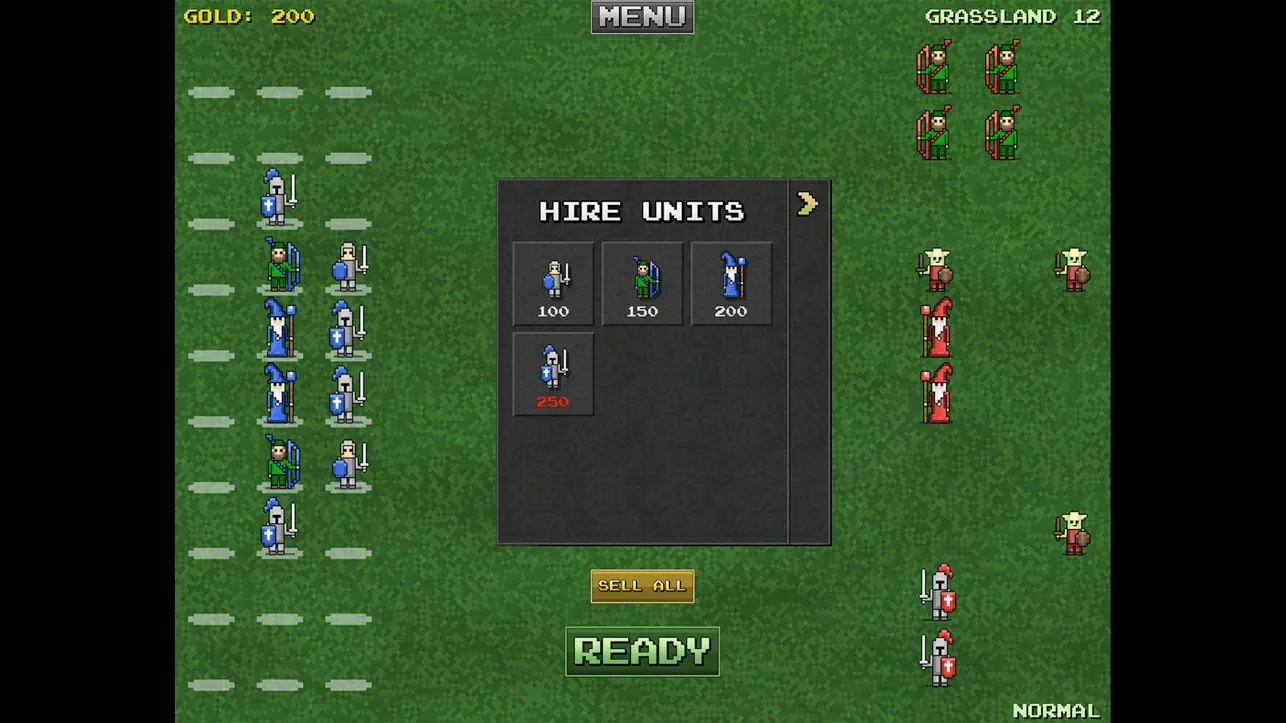Collapse the Hire Units panel with the chevron
This screenshot has width=1286, height=723.
[808, 204]
